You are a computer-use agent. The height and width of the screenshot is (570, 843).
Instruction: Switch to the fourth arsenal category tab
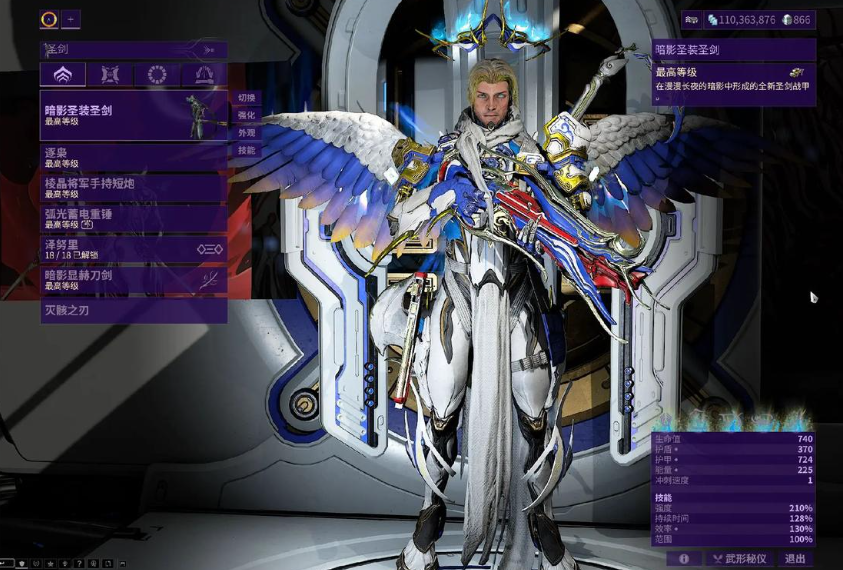point(204,75)
